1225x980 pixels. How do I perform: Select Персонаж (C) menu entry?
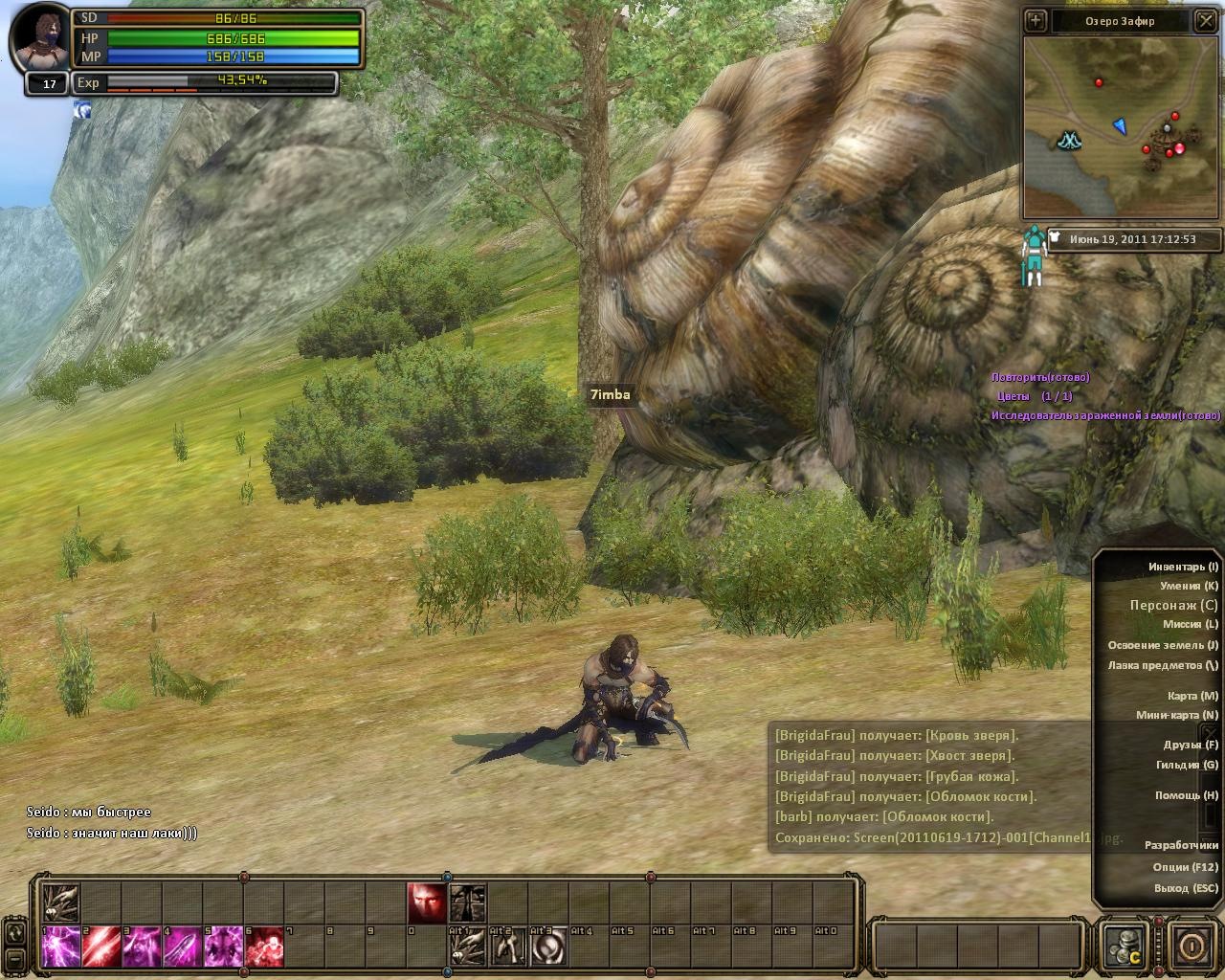click(1173, 605)
